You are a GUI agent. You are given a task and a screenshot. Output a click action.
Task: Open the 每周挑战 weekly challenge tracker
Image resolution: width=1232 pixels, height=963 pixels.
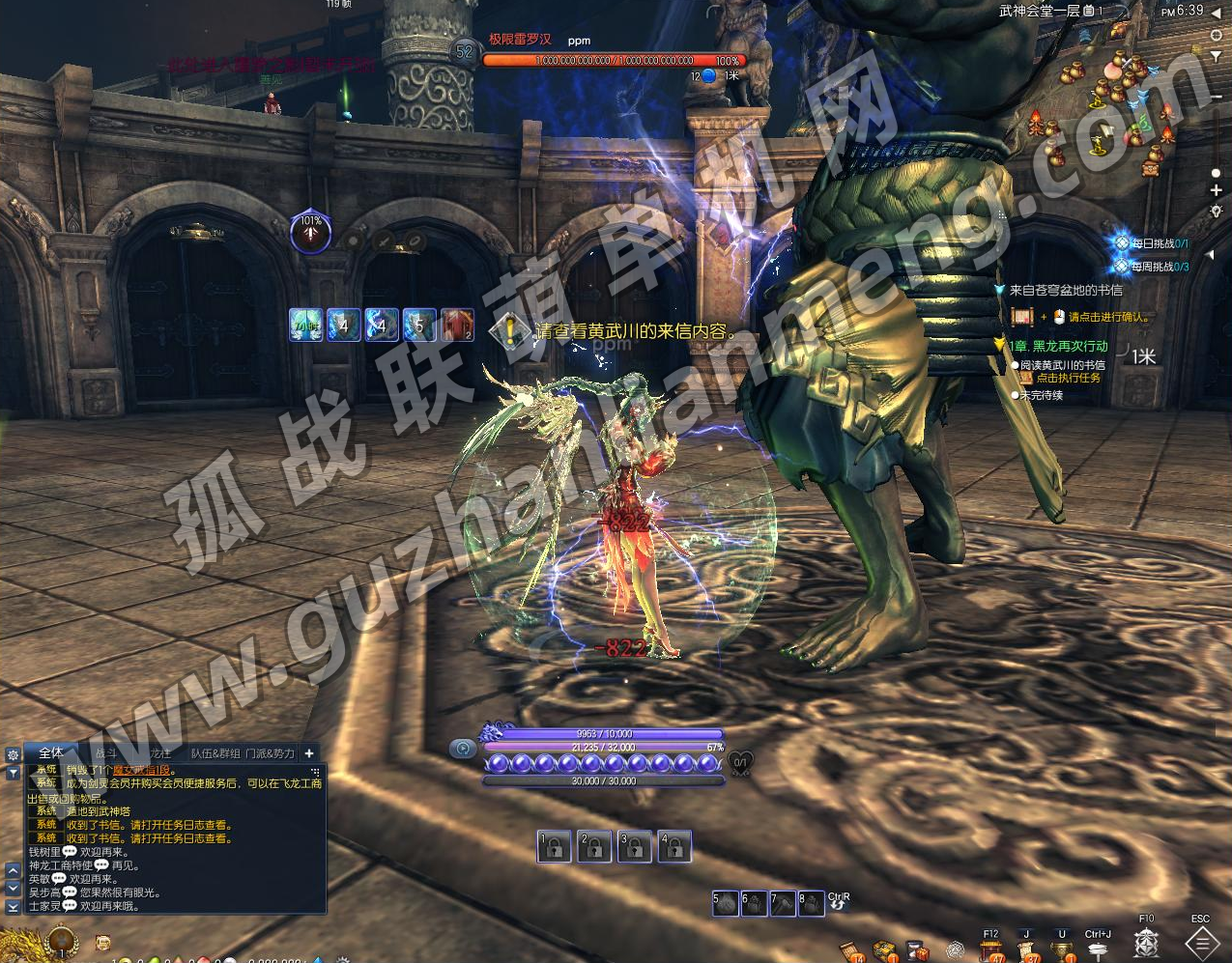coord(1153,266)
